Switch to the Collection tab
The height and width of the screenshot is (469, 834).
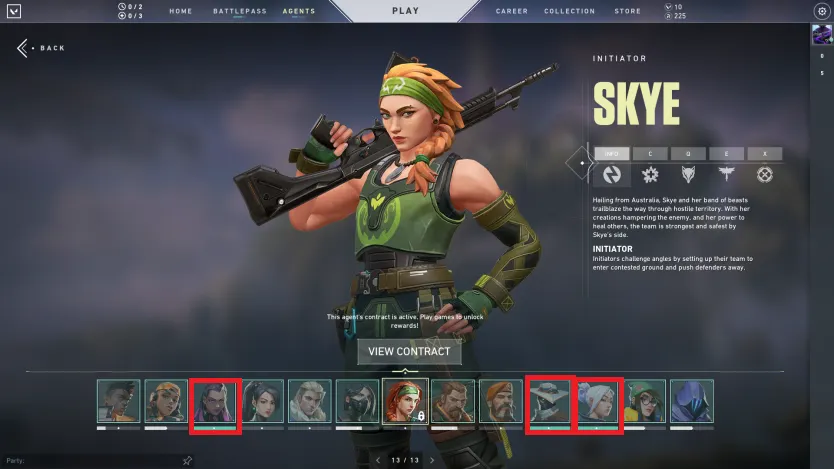pos(570,12)
